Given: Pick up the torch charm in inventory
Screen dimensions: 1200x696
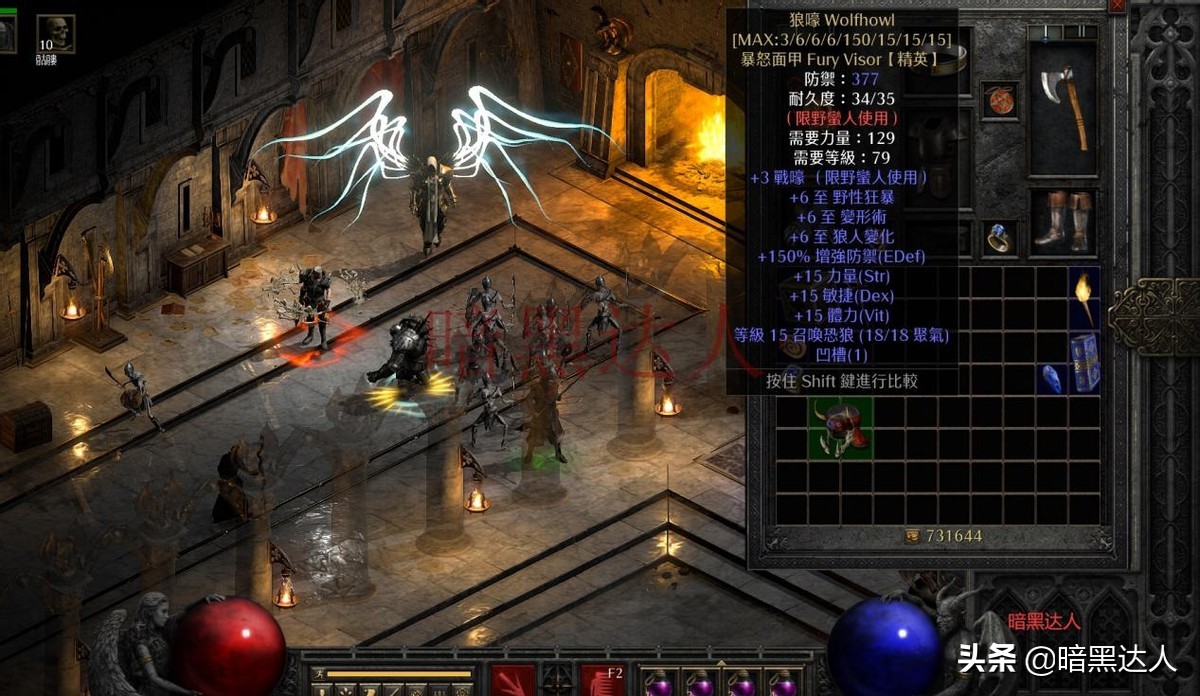Looking at the screenshot, I should [x=1084, y=297].
